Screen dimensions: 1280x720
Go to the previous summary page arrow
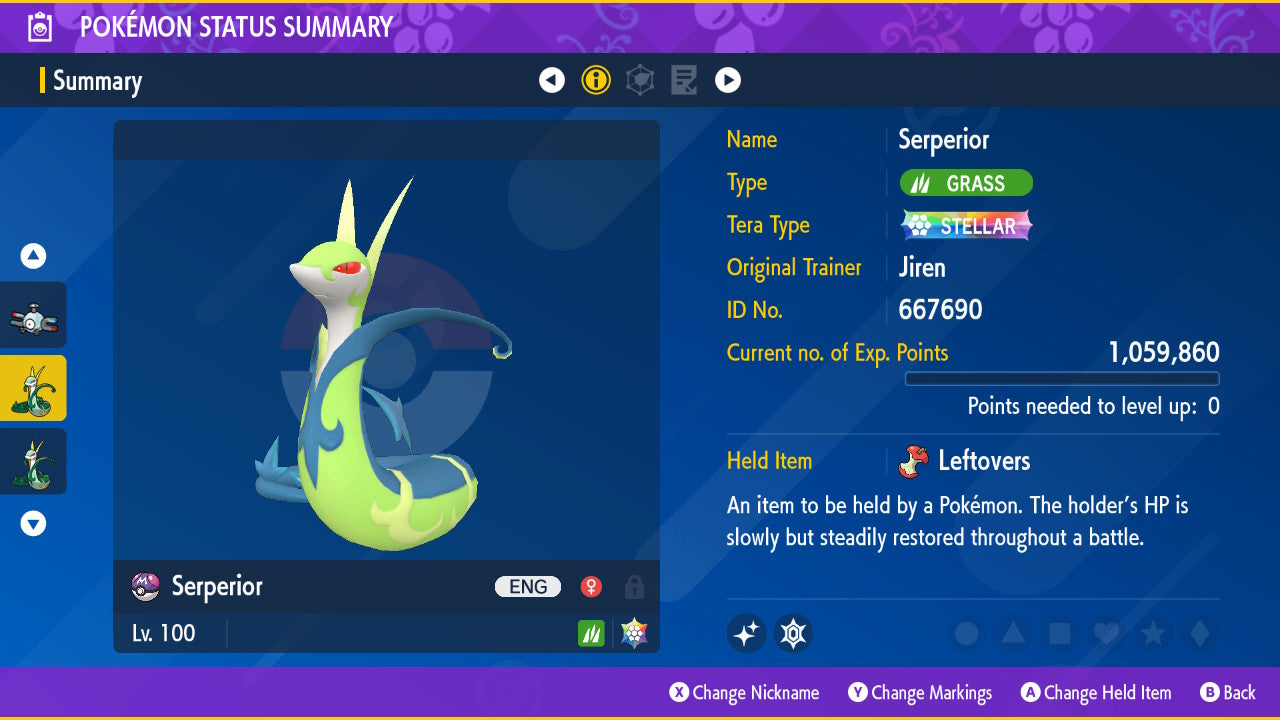pos(552,80)
